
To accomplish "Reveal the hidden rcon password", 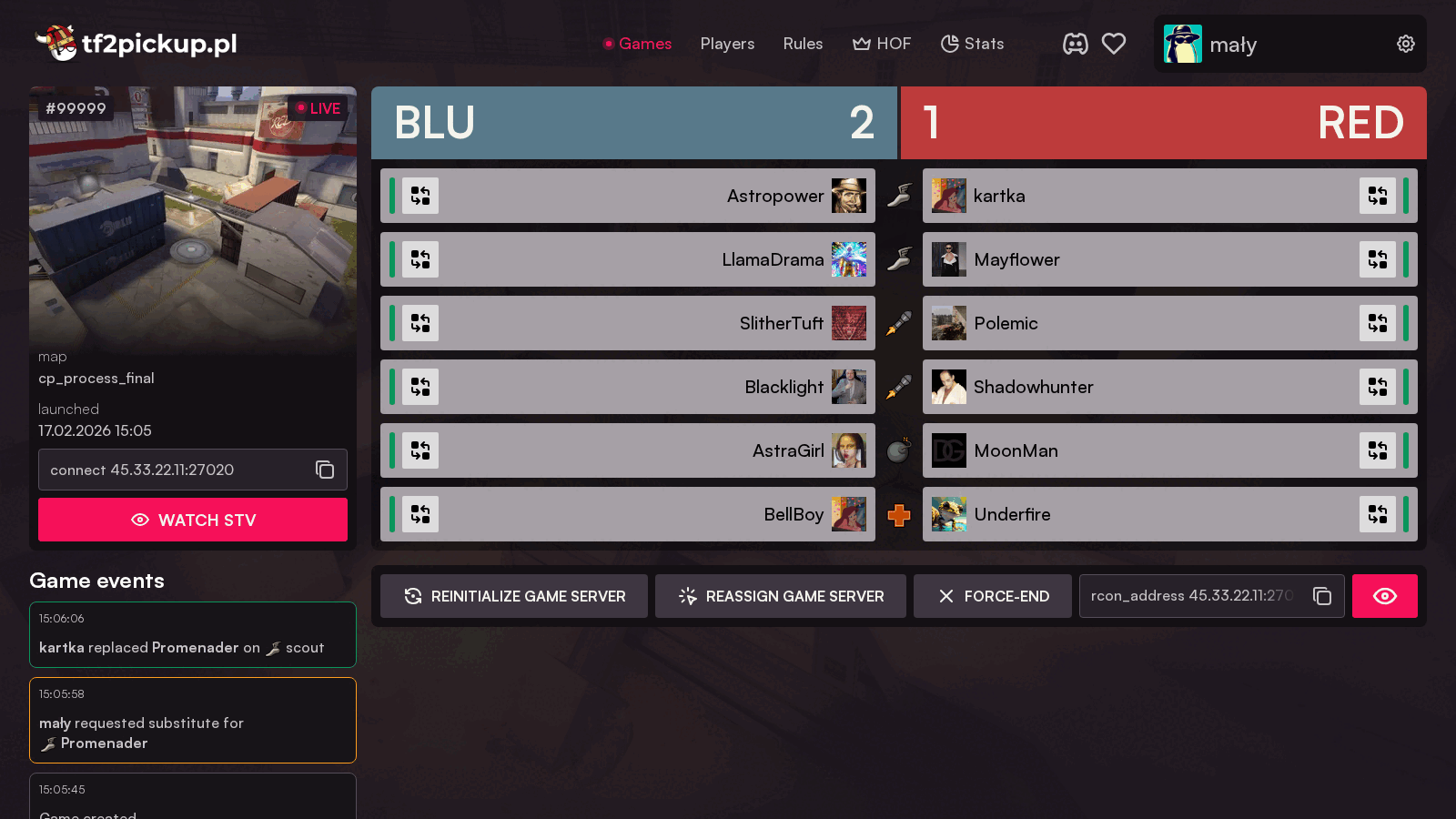I will tap(1384, 596).
